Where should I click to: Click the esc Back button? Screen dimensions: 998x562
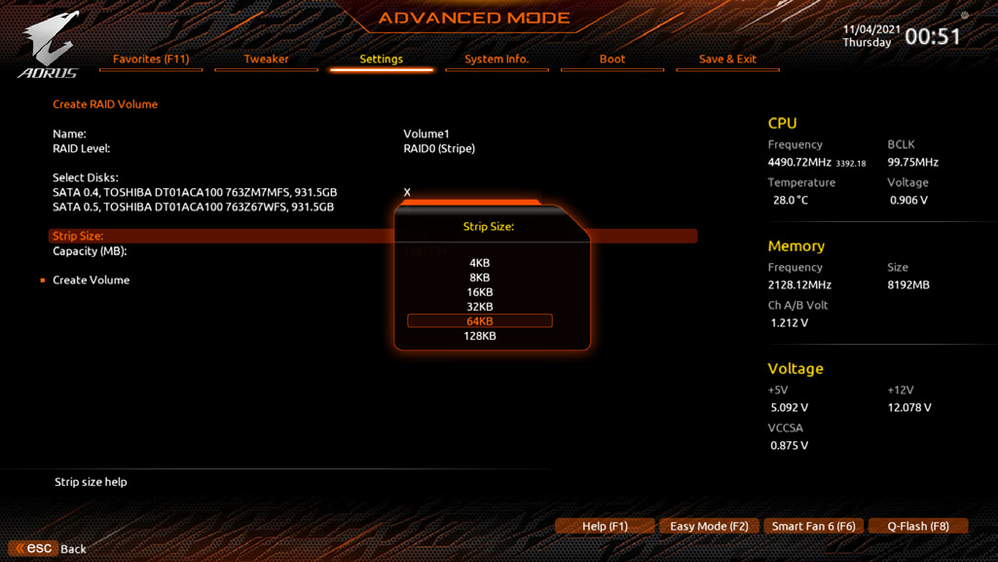[49, 548]
